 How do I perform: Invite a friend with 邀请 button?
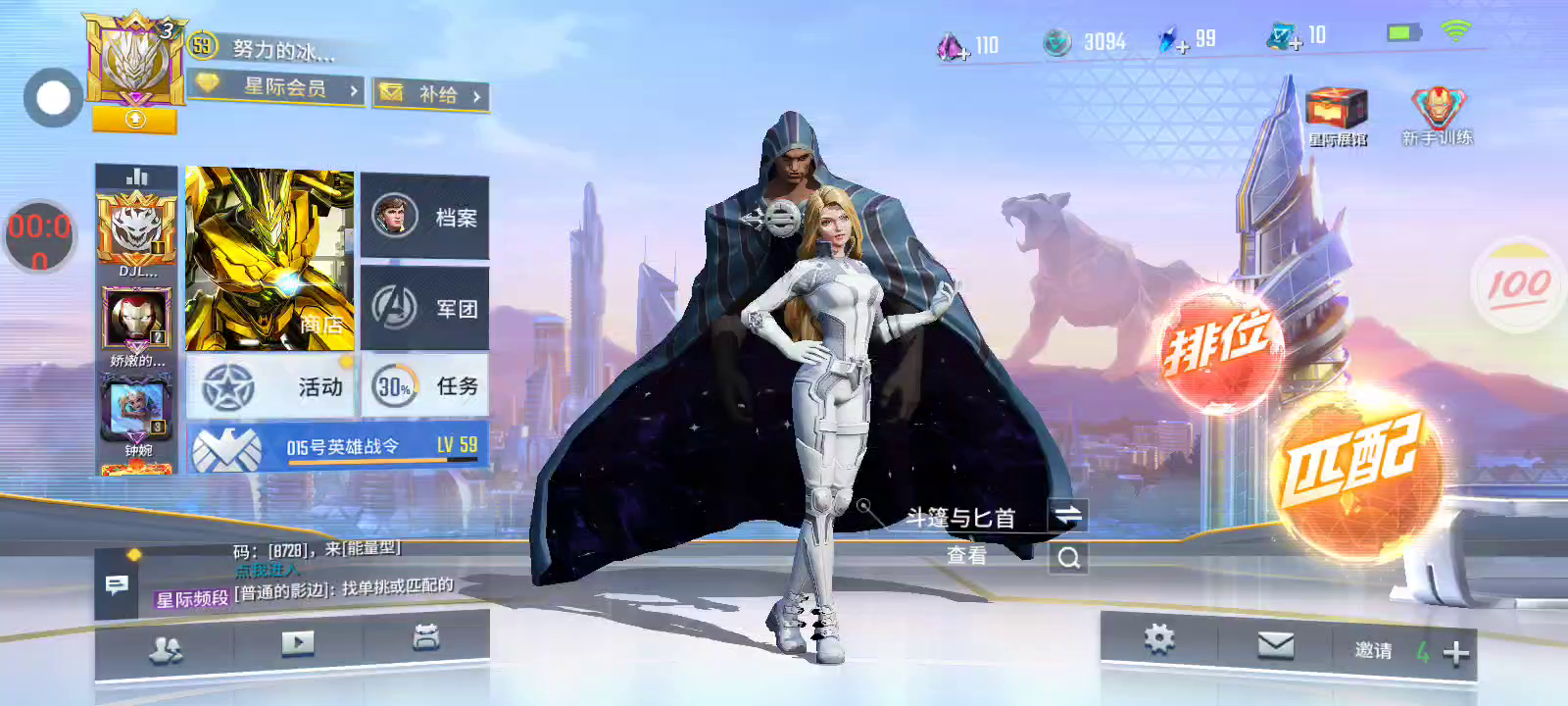pos(1411,651)
